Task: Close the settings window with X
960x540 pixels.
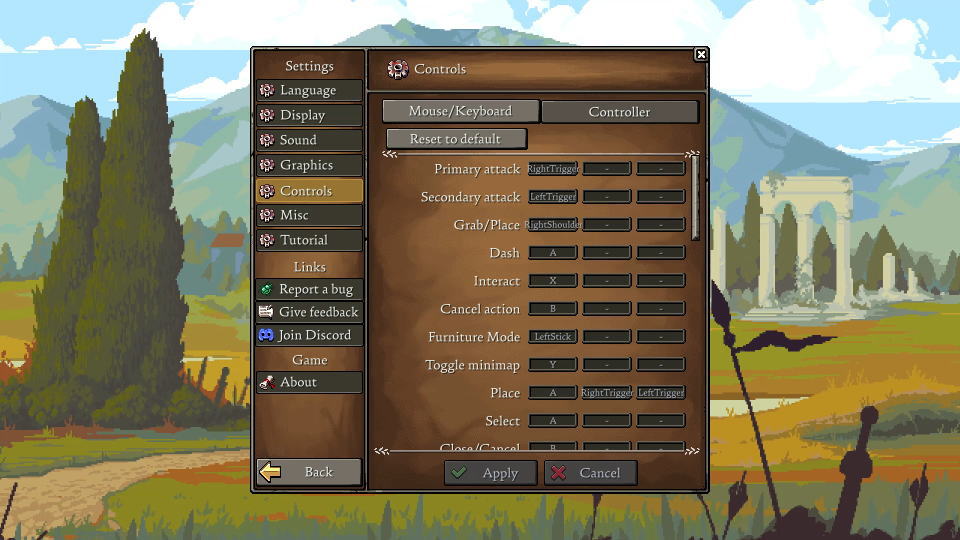Action: click(701, 55)
